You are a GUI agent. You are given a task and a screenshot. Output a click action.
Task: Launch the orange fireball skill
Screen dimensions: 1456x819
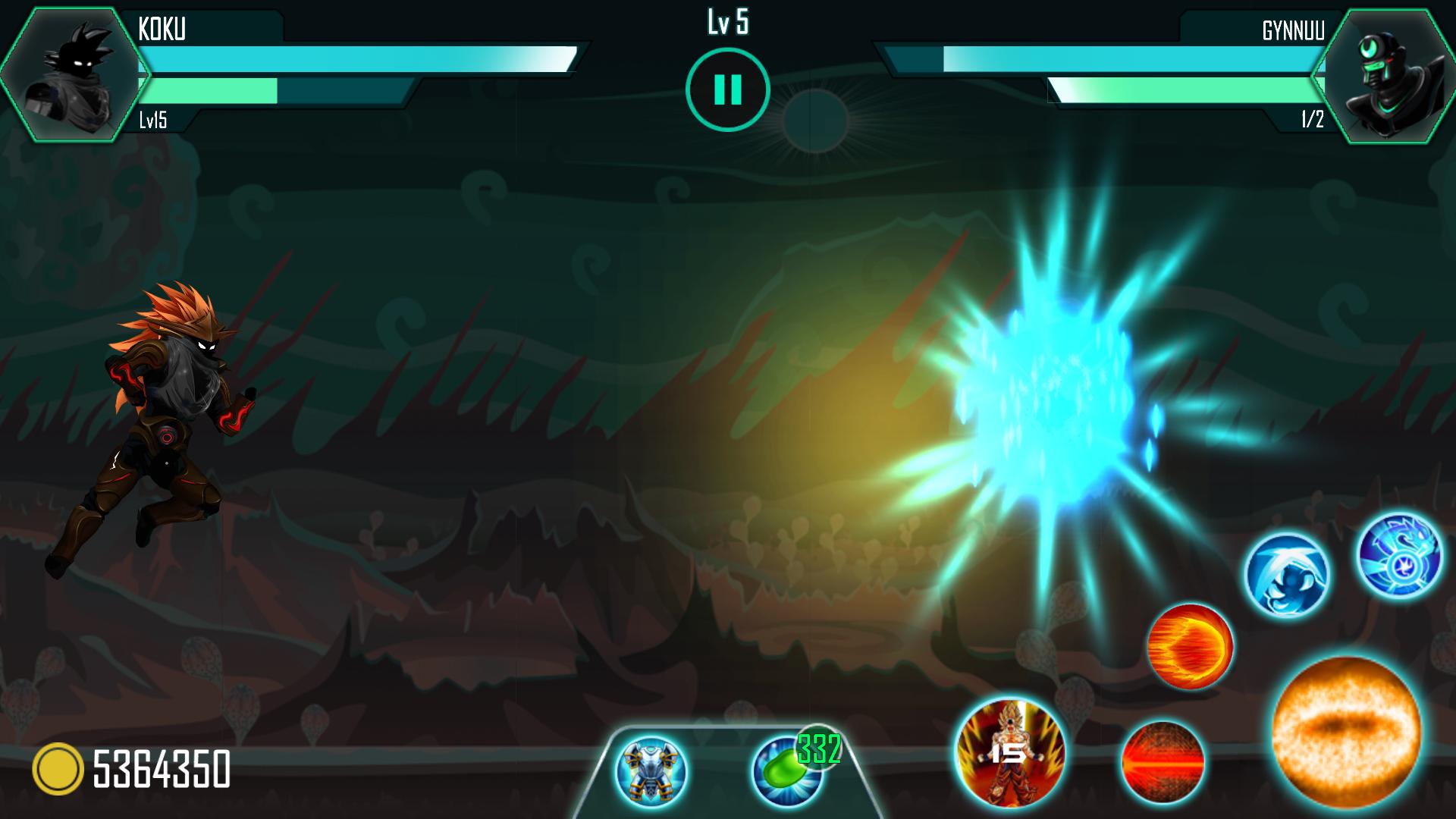point(1190,646)
